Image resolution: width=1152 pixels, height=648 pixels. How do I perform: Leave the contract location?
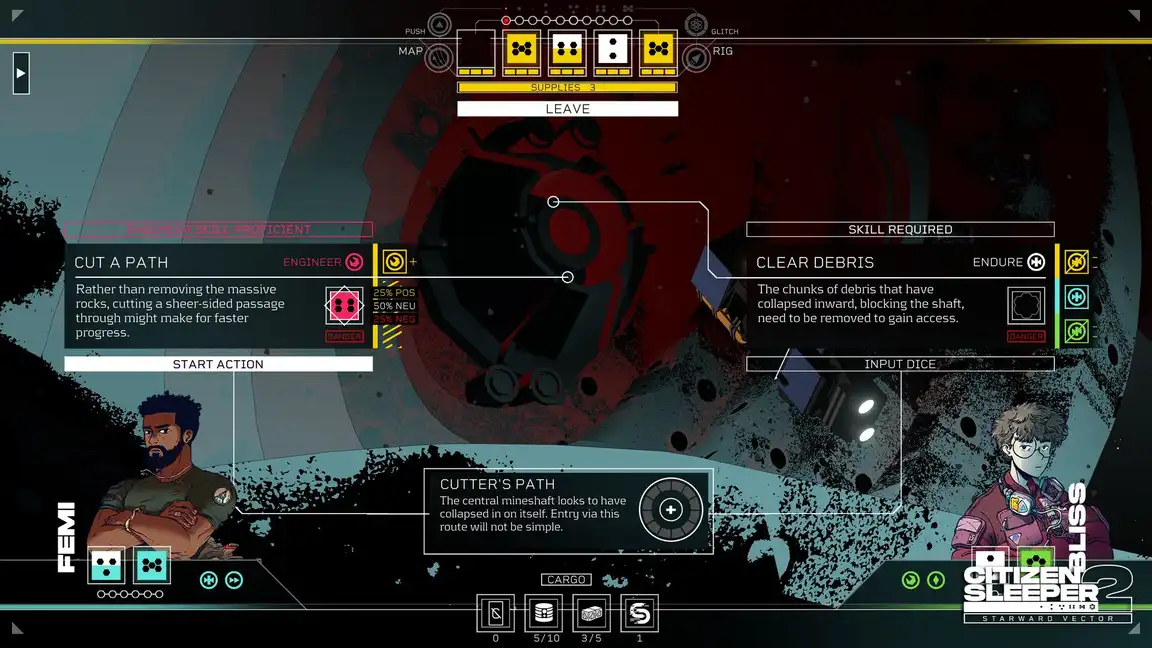point(567,109)
